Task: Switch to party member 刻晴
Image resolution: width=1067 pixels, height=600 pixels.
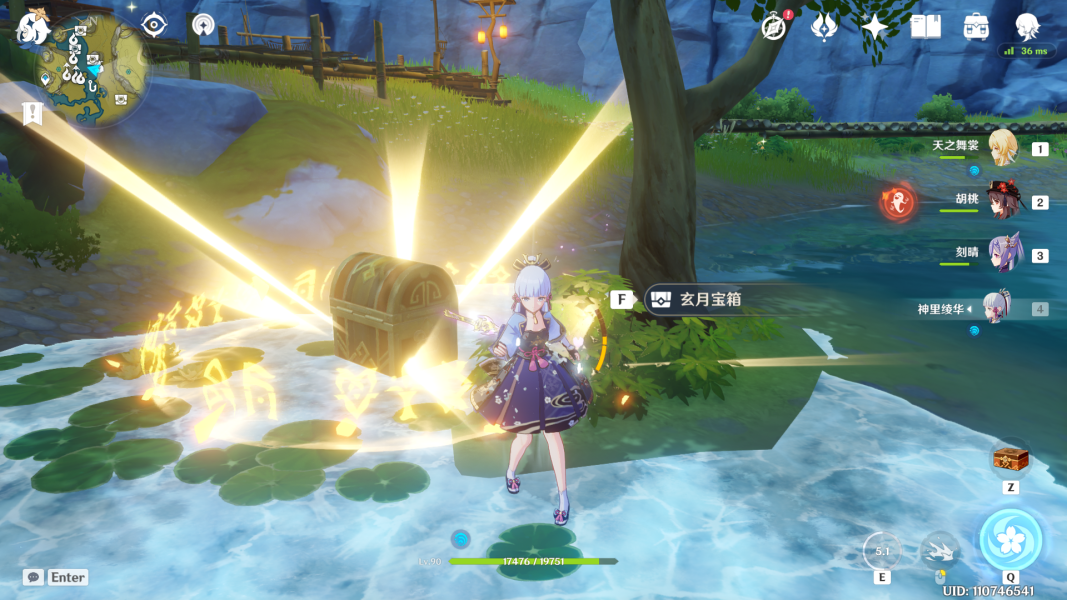Action: point(1001,255)
